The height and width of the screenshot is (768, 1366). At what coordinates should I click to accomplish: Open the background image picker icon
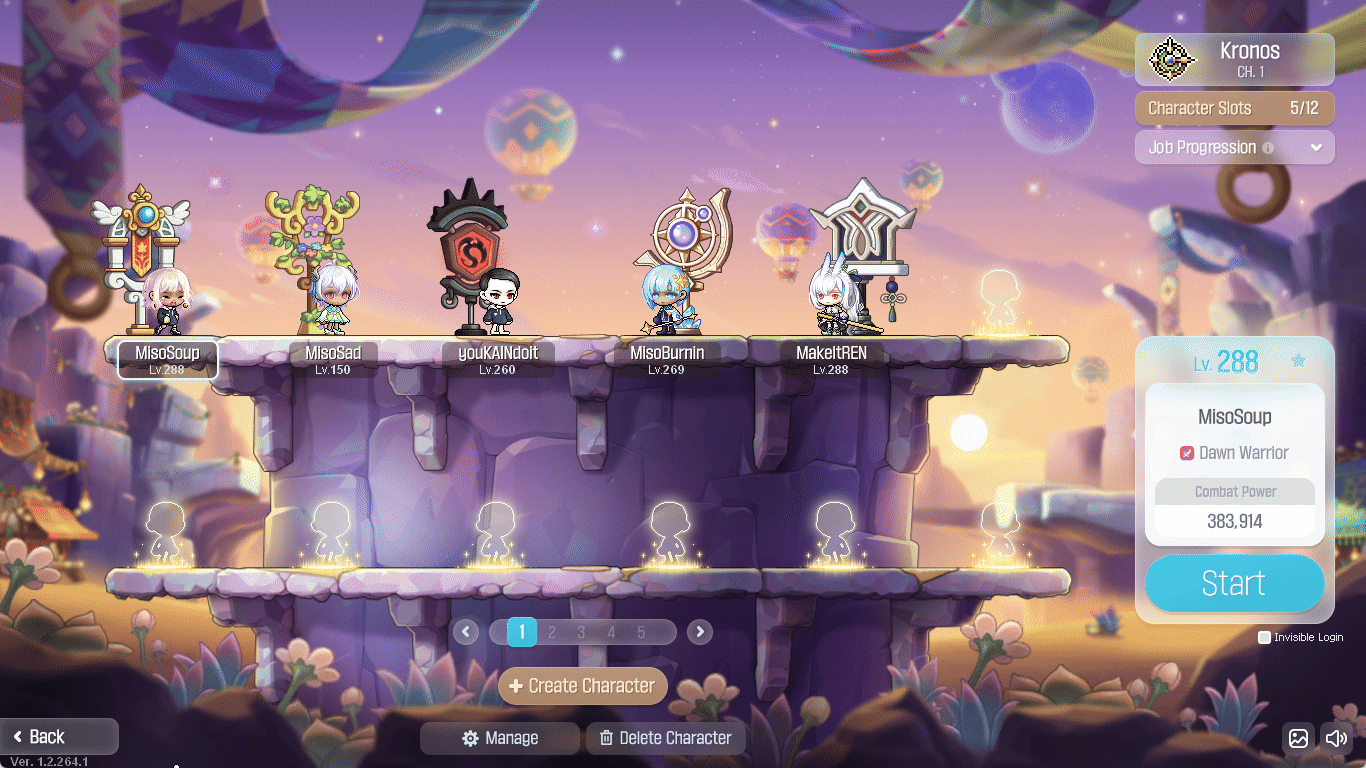pyautogui.click(x=1298, y=738)
